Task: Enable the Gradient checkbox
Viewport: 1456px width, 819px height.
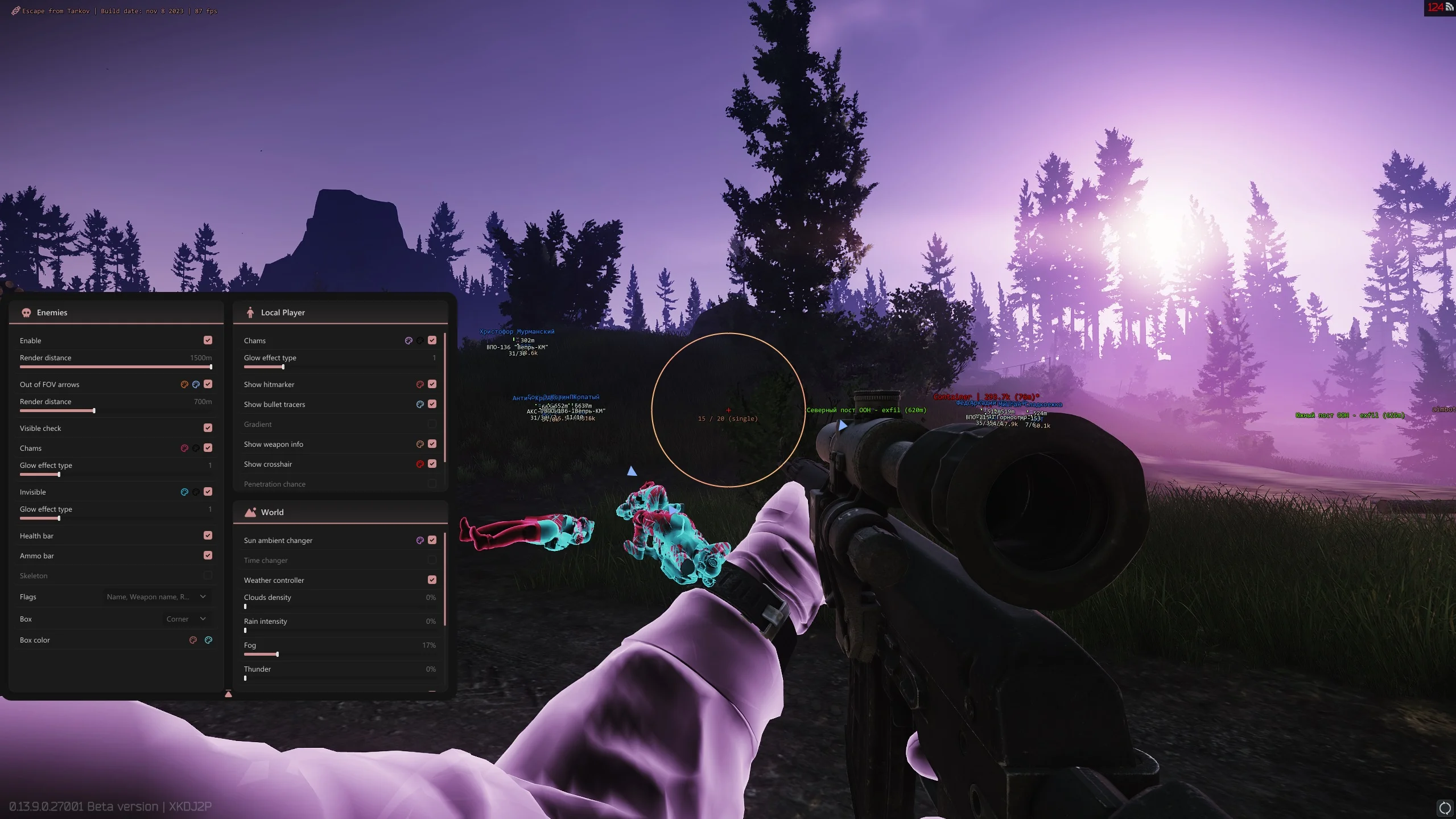Action: (x=432, y=424)
